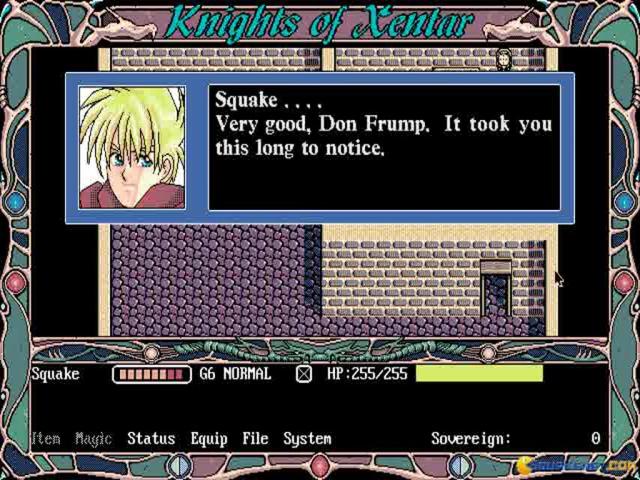Image resolution: width=640 pixels, height=480 pixels.
Task: Choose the dimmed Magic menu entry
Action: click(x=94, y=439)
